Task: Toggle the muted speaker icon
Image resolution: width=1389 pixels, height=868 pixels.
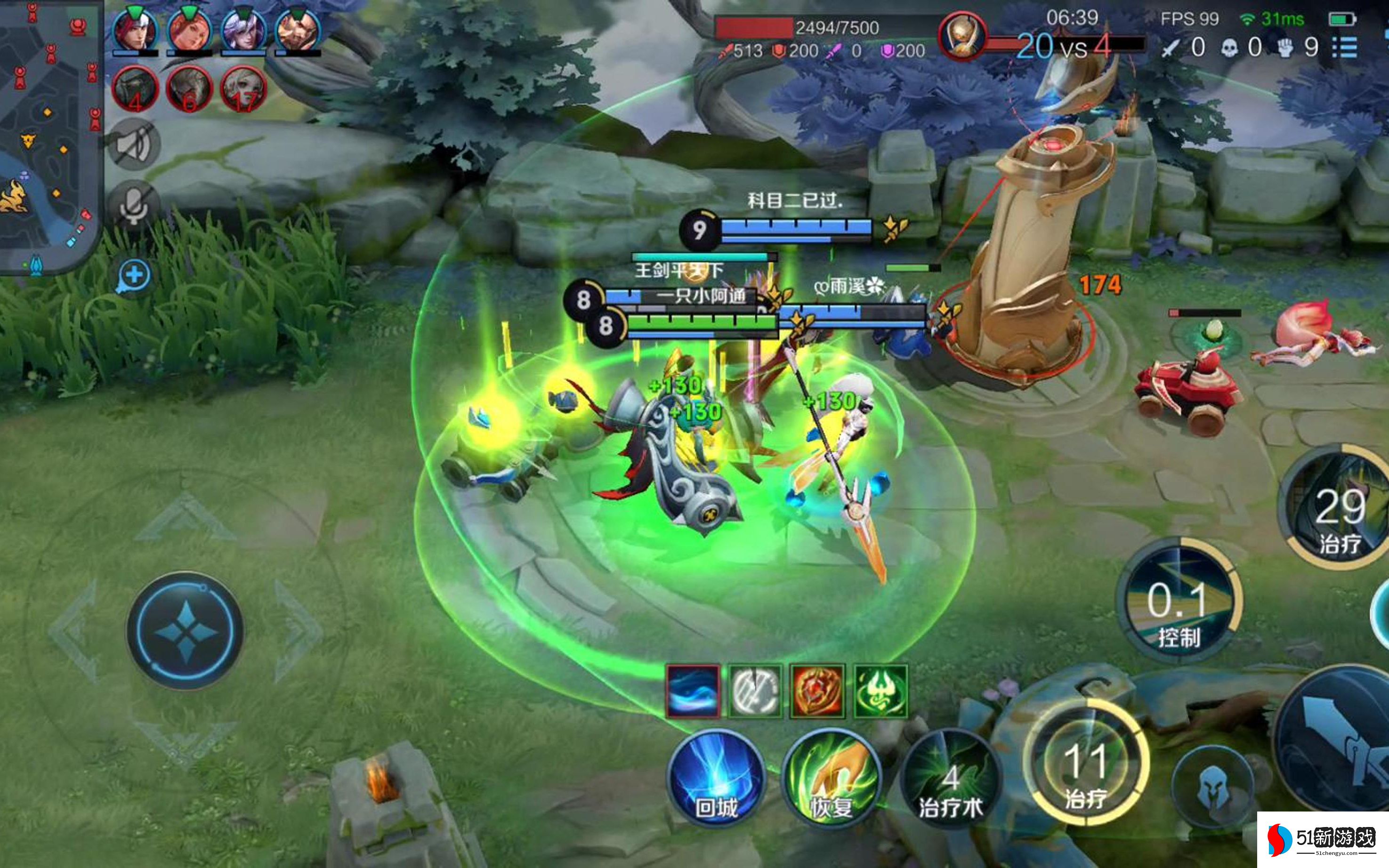Action: (x=134, y=144)
